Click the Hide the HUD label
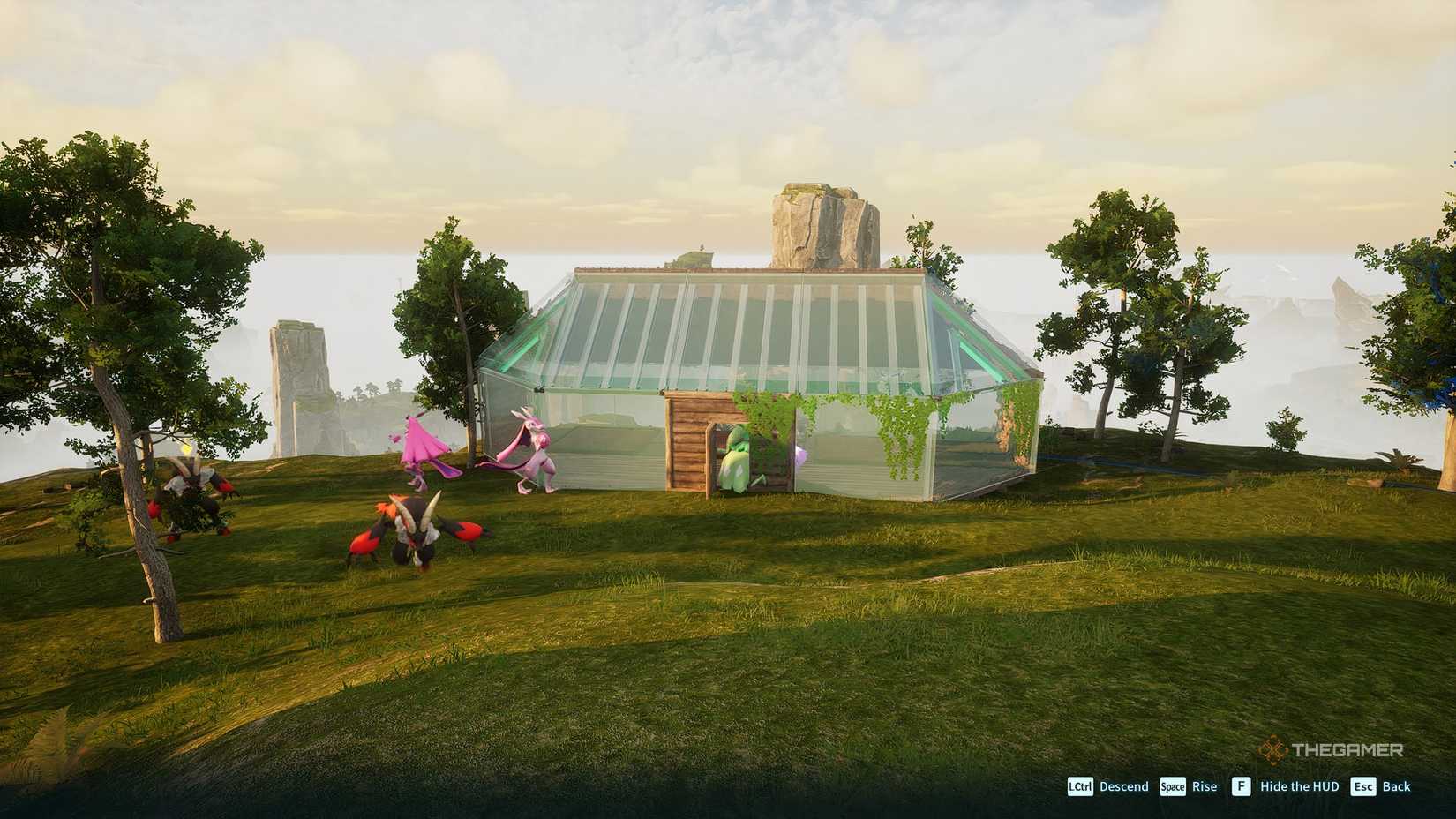 coord(1299,786)
